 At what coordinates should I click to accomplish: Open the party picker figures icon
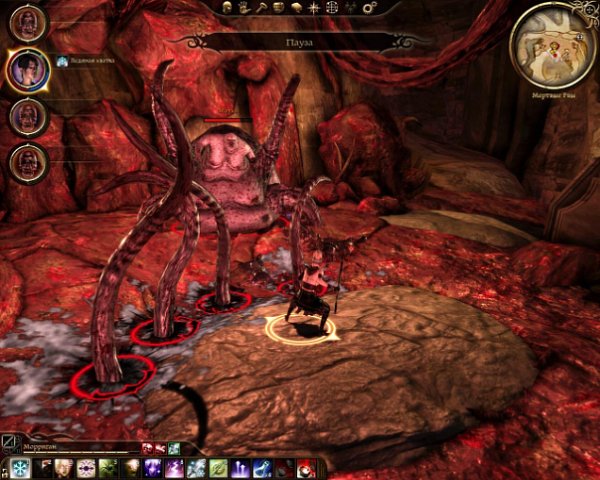[x=350, y=7]
